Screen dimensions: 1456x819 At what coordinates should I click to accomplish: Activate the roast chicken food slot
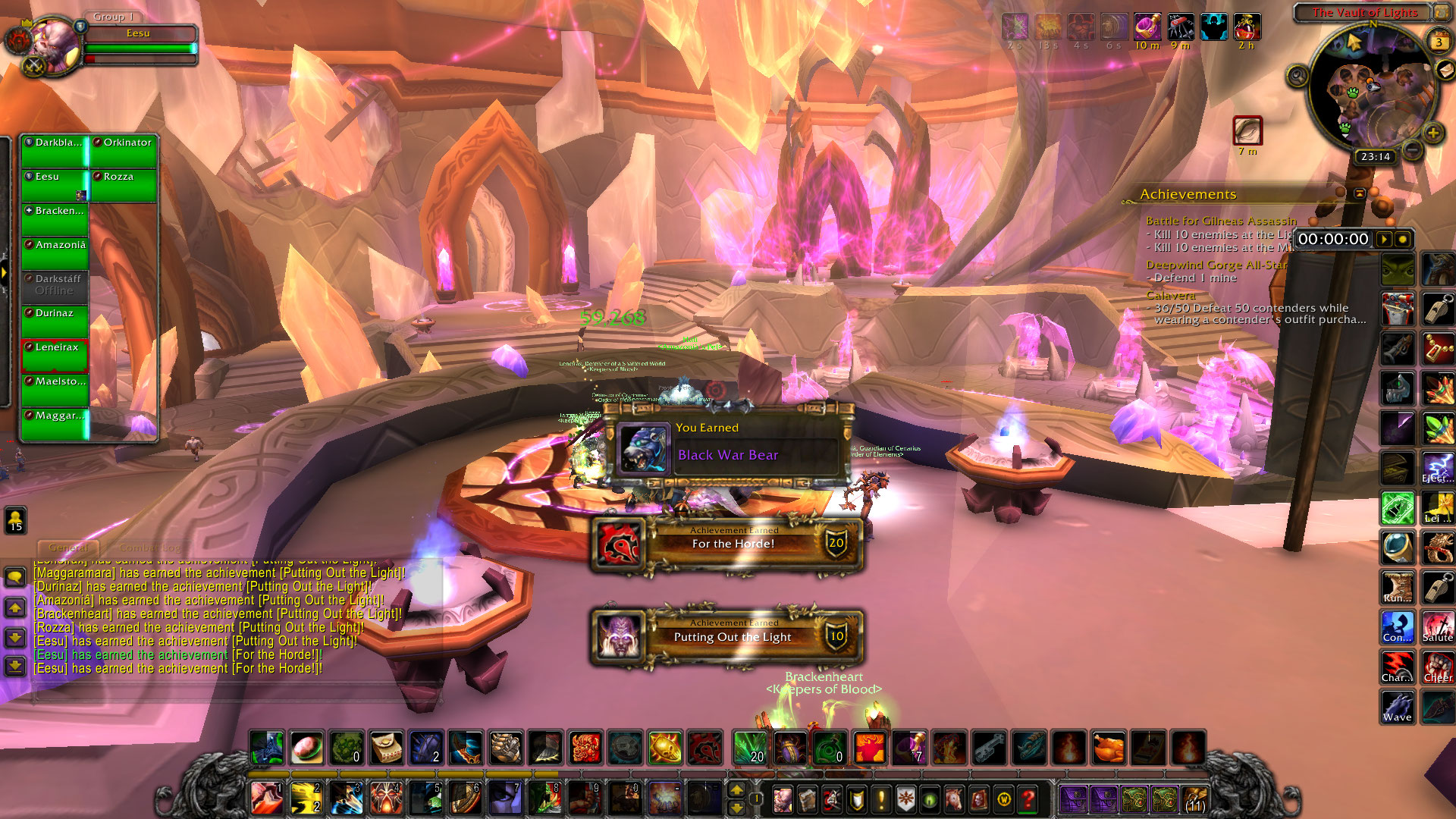(1108, 748)
